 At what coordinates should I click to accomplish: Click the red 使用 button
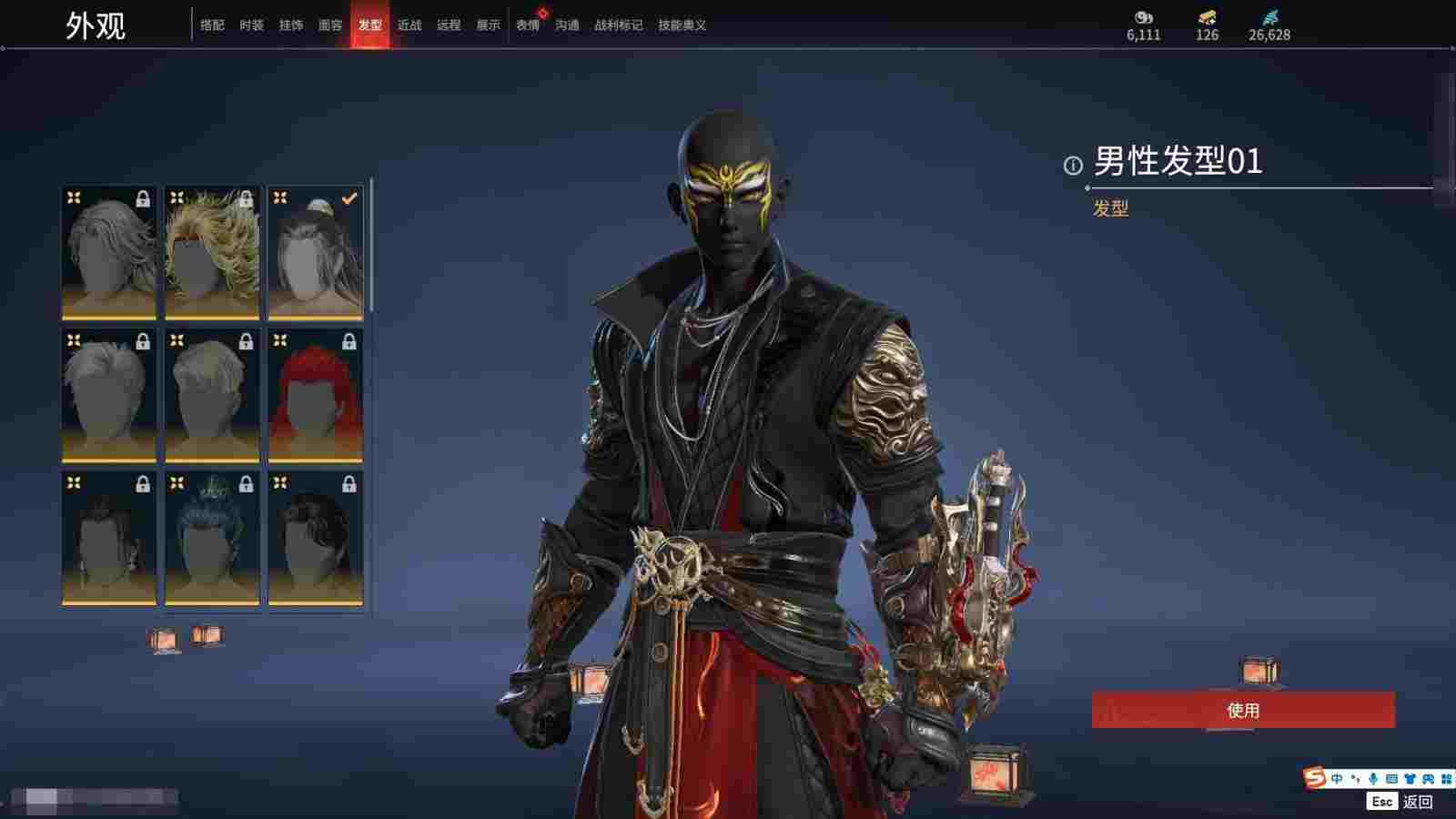click(x=1242, y=710)
